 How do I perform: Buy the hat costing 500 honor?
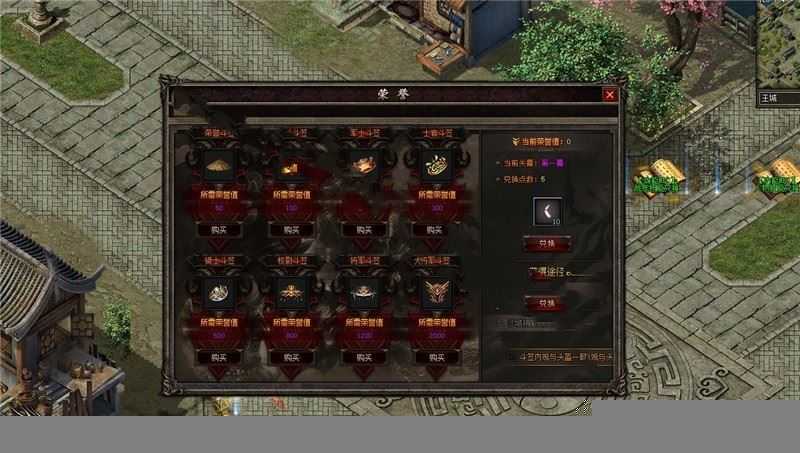219,357
